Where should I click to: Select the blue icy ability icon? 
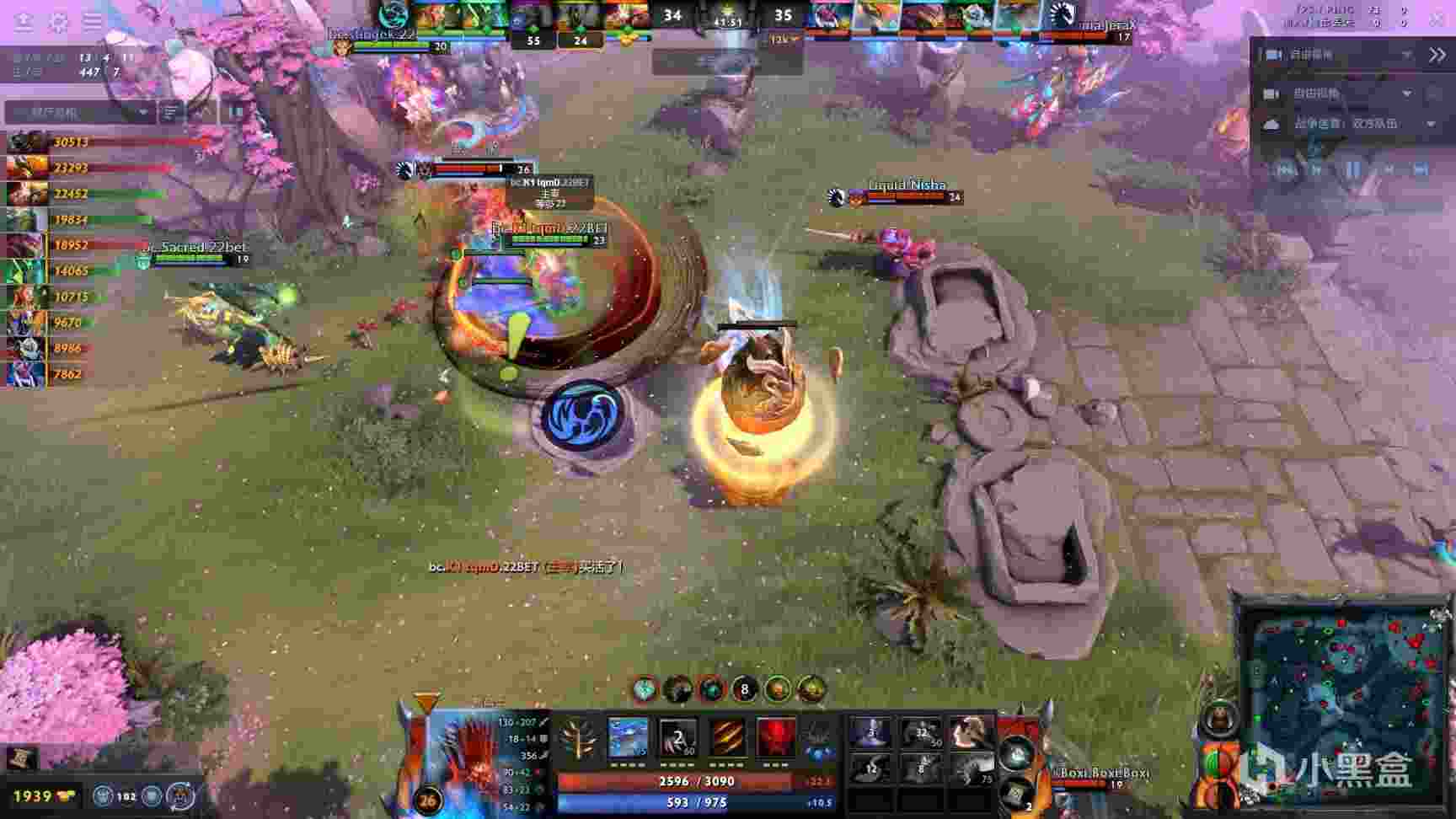click(628, 739)
